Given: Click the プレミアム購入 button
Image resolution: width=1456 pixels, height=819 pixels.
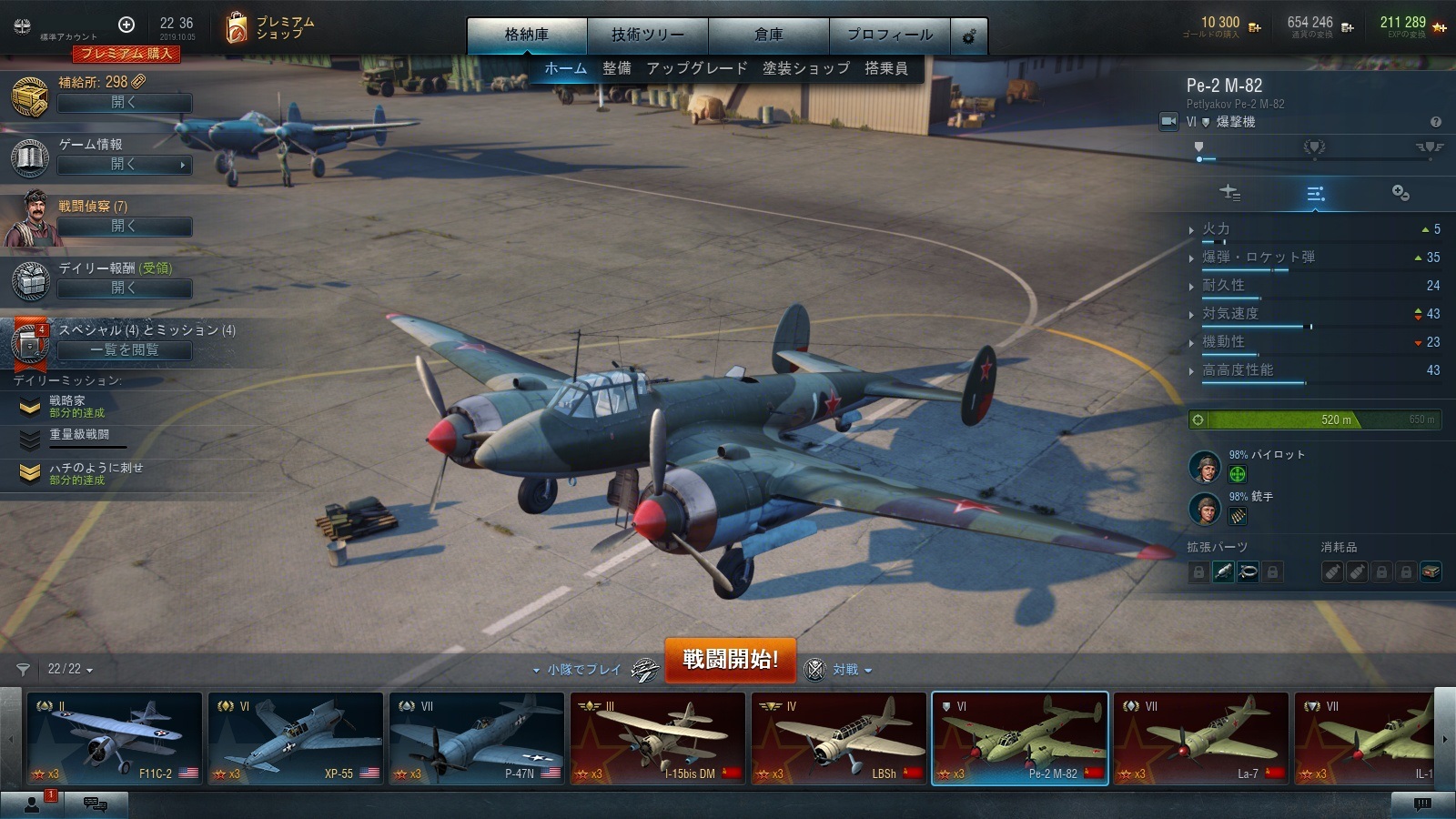Looking at the screenshot, I should [127, 54].
